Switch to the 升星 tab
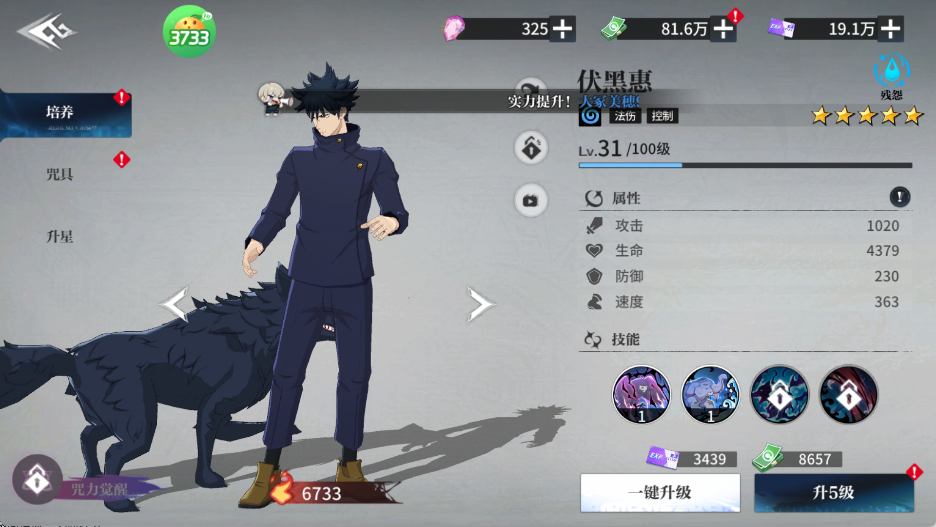This screenshot has height=527, width=936. click(60, 237)
